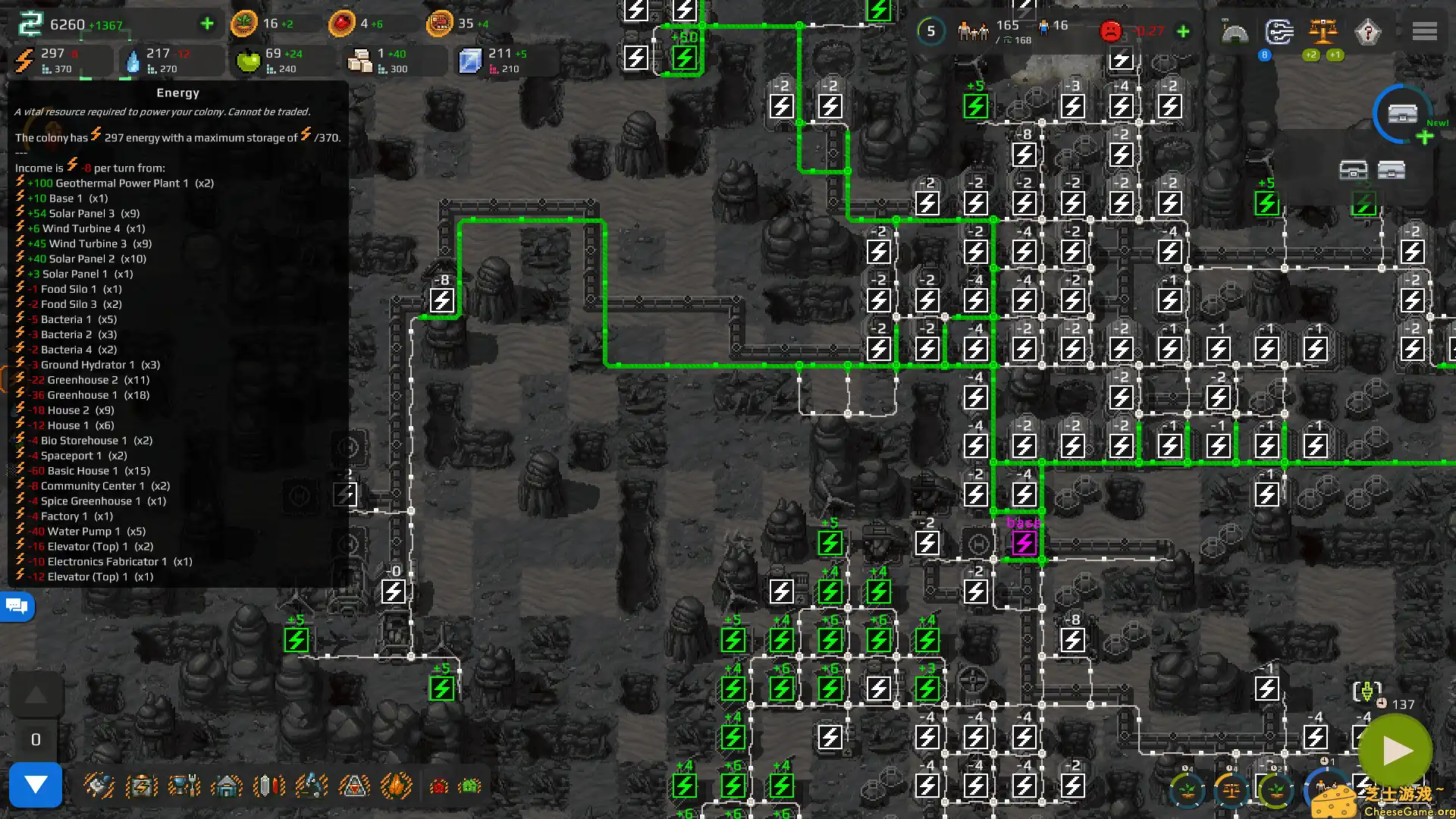Open the hamburger main menu
Screen dimensions: 1456x819
point(1424,32)
